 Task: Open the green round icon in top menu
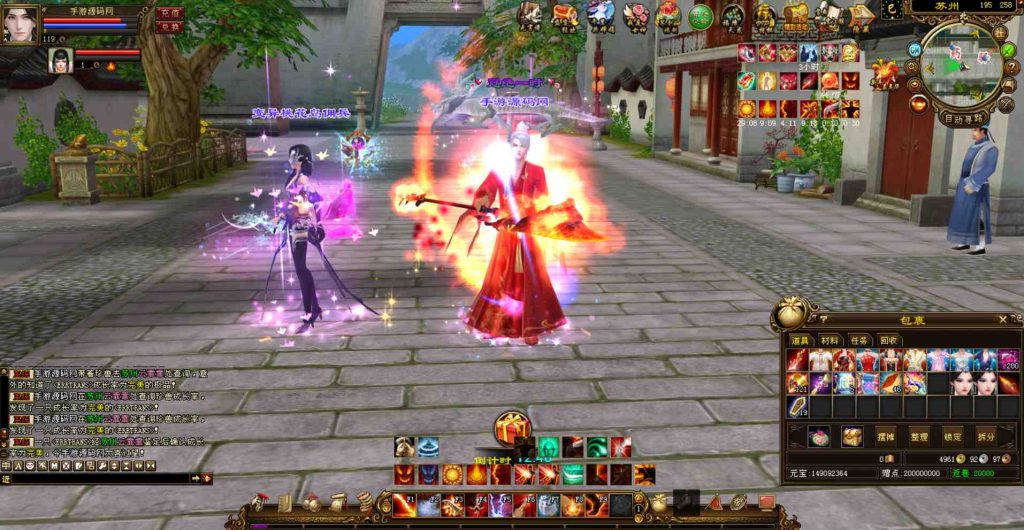point(701,16)
